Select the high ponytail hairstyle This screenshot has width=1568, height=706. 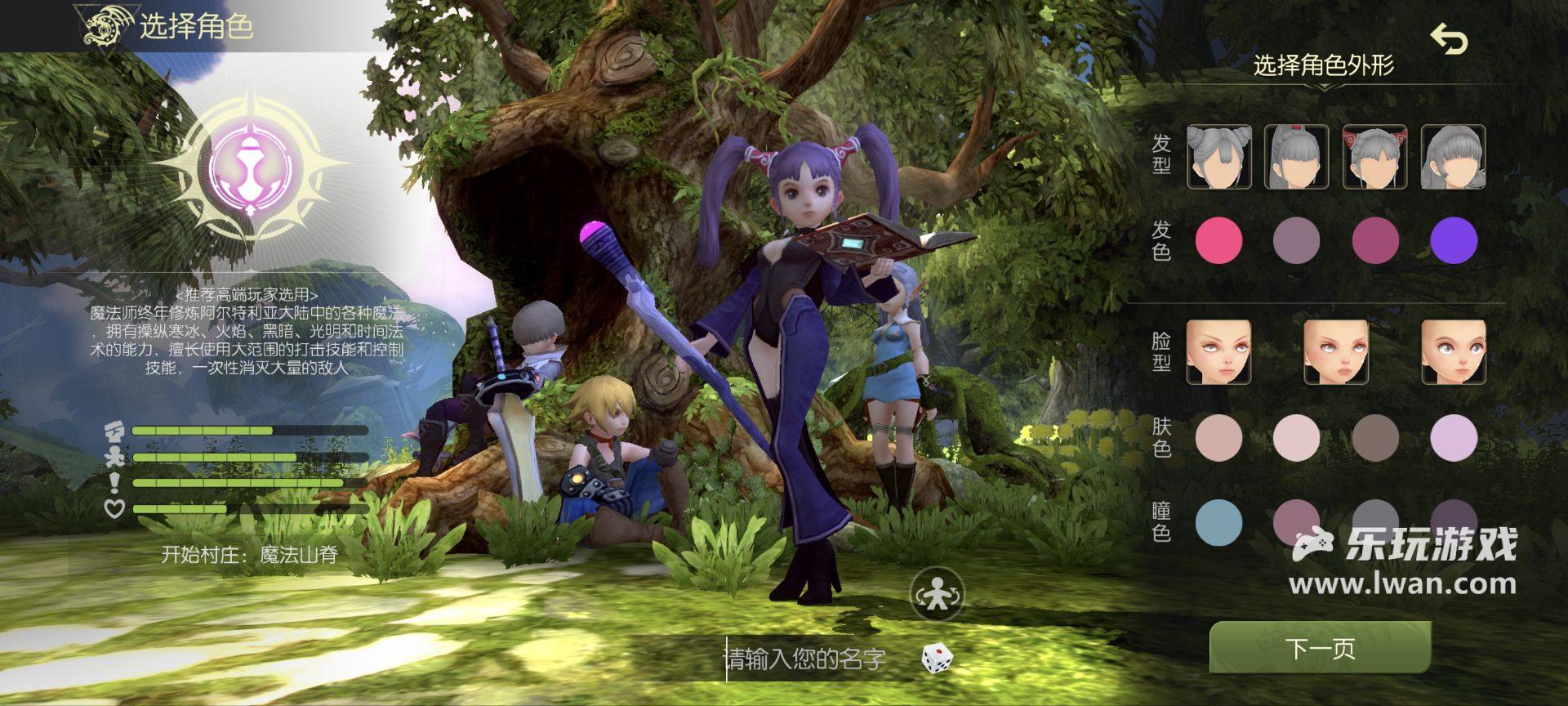click(1297, 158)
